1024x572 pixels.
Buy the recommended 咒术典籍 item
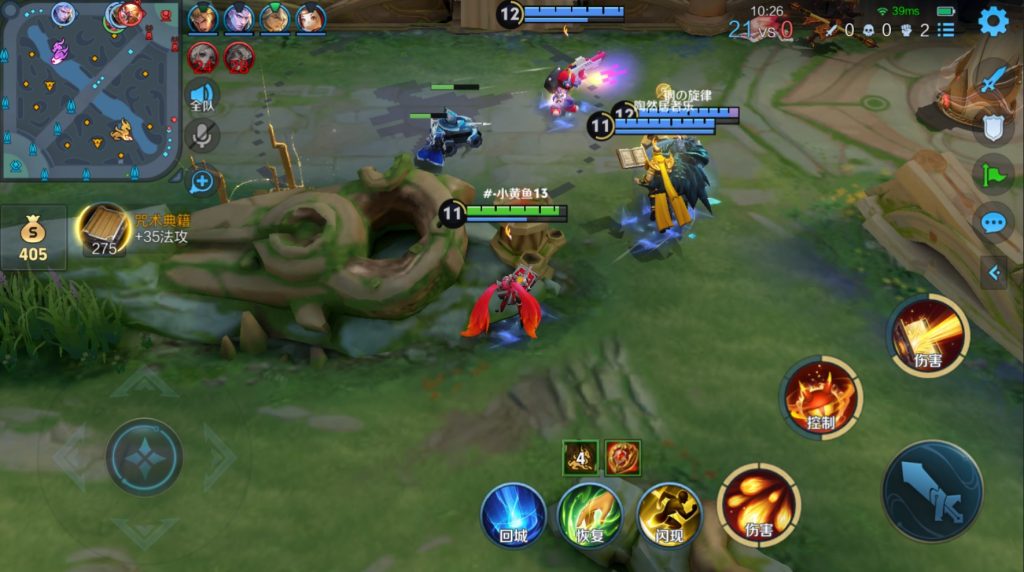point(105,230)
